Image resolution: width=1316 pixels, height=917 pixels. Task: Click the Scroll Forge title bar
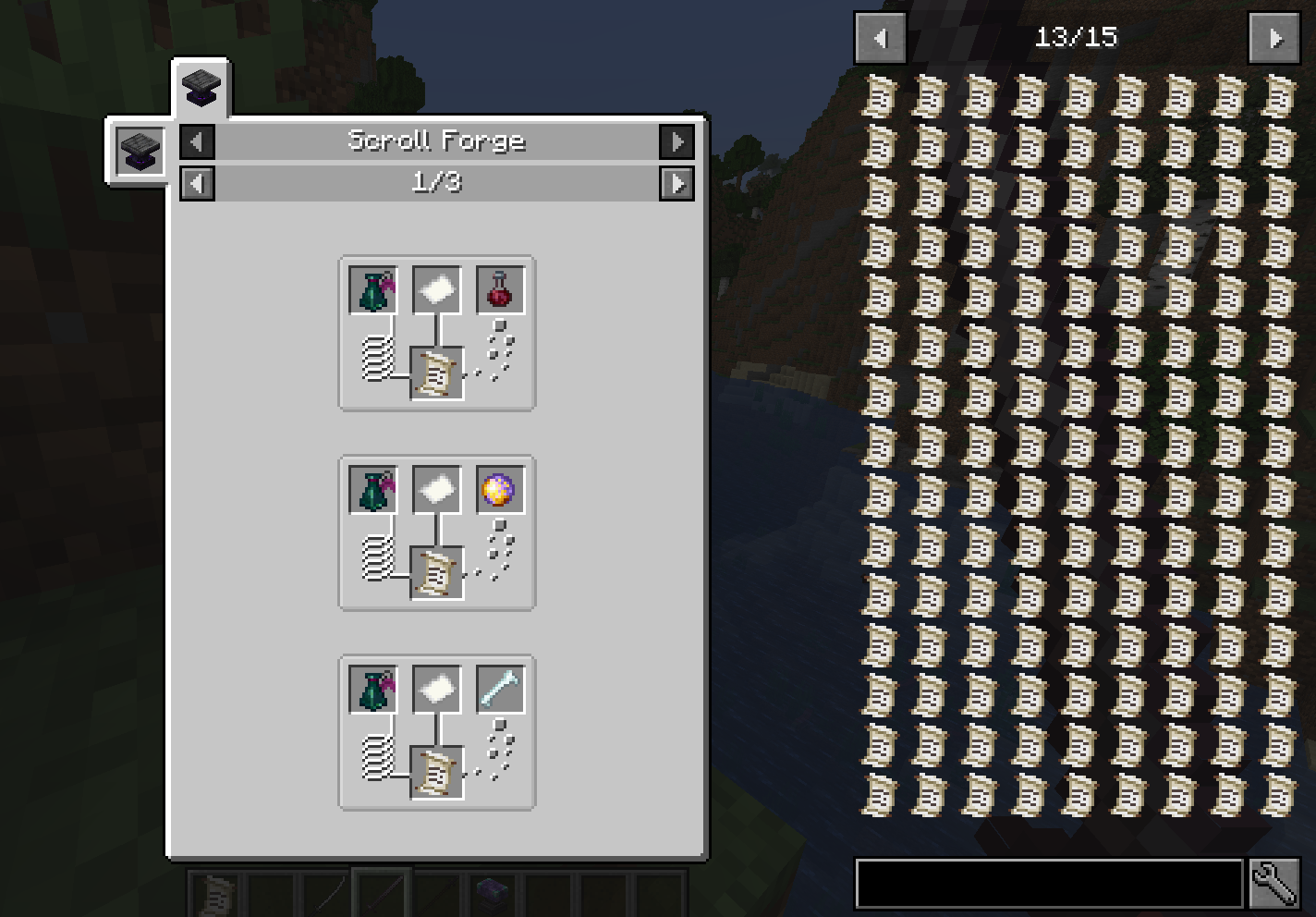(437, 141)
